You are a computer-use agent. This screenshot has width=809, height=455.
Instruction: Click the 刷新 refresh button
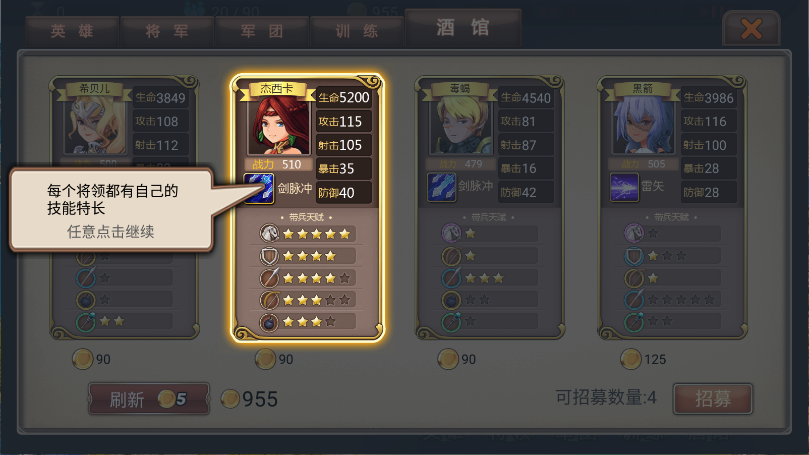click(x=149, y=399)
